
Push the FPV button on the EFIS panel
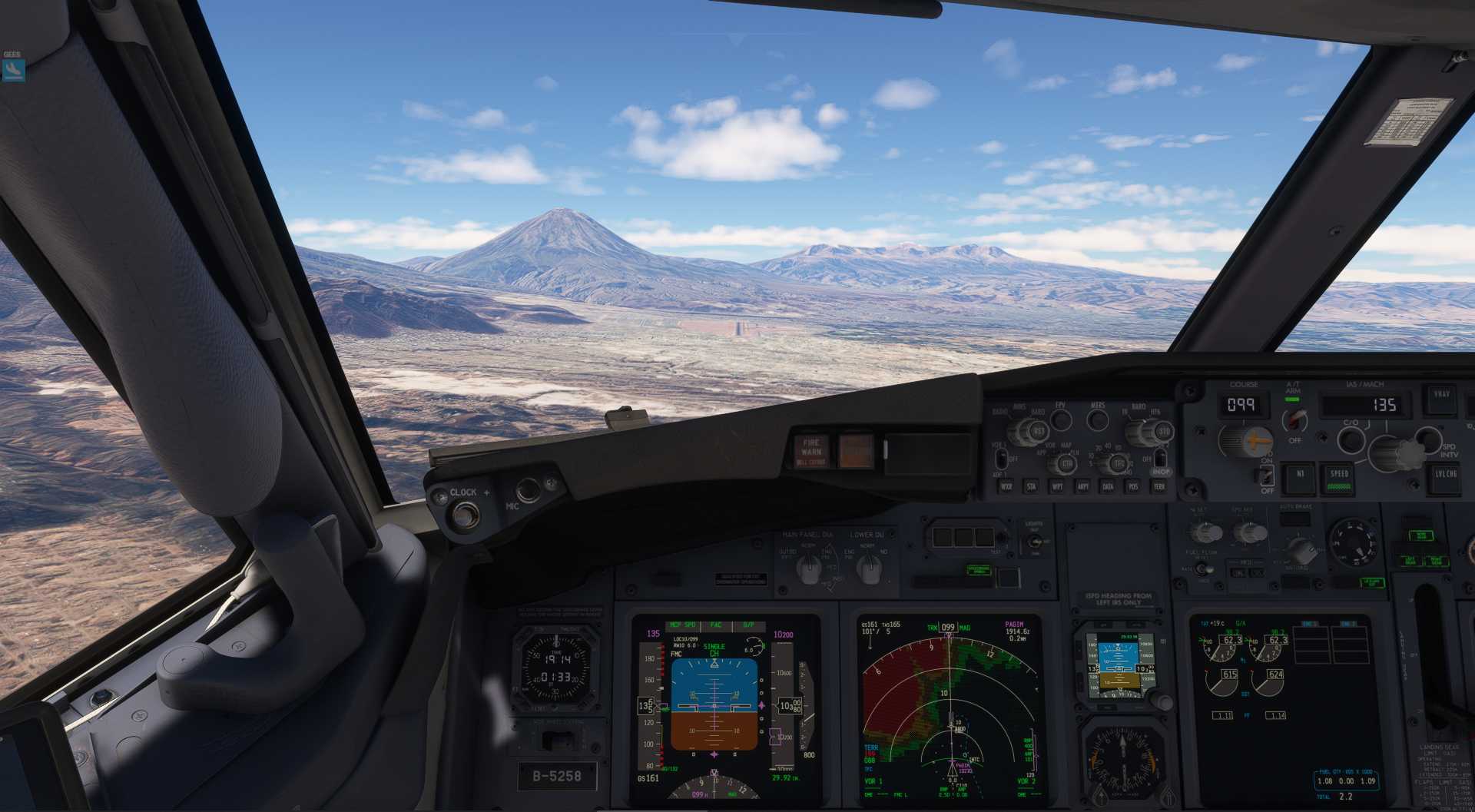1061,419
